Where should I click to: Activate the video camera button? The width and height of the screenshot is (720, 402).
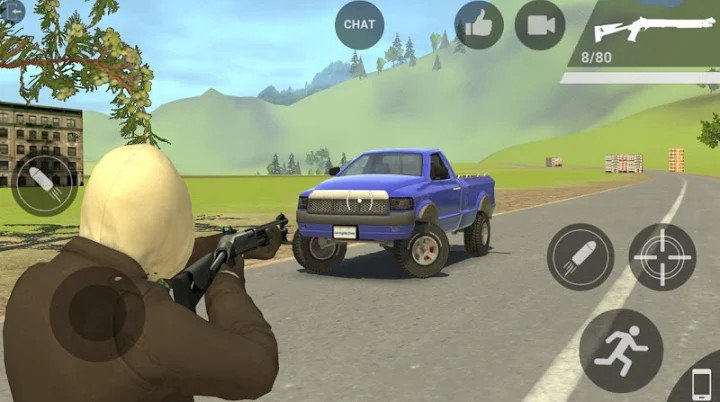(x=540, y=25)
